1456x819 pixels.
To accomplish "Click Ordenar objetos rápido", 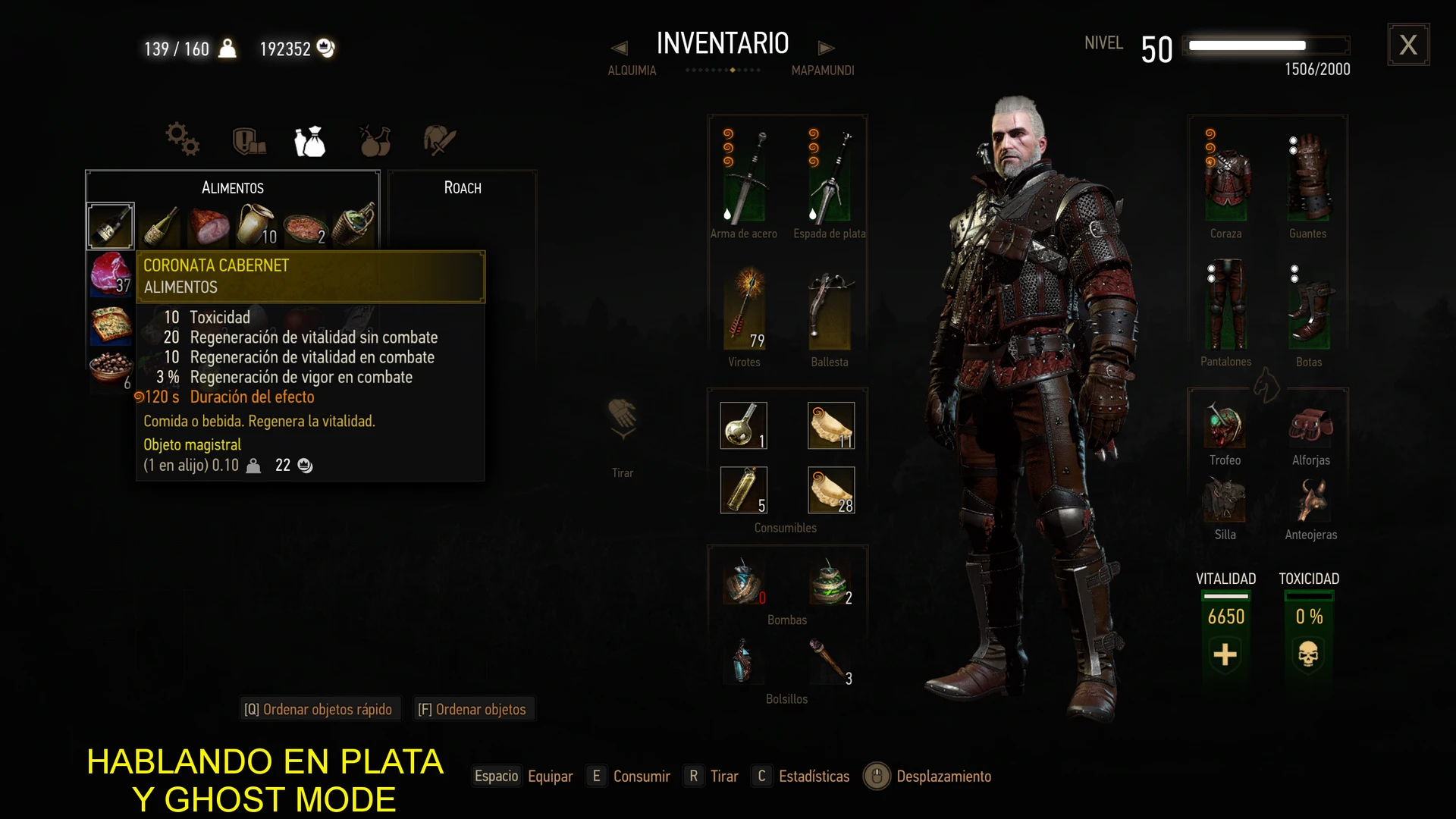I will coord(318,709).
